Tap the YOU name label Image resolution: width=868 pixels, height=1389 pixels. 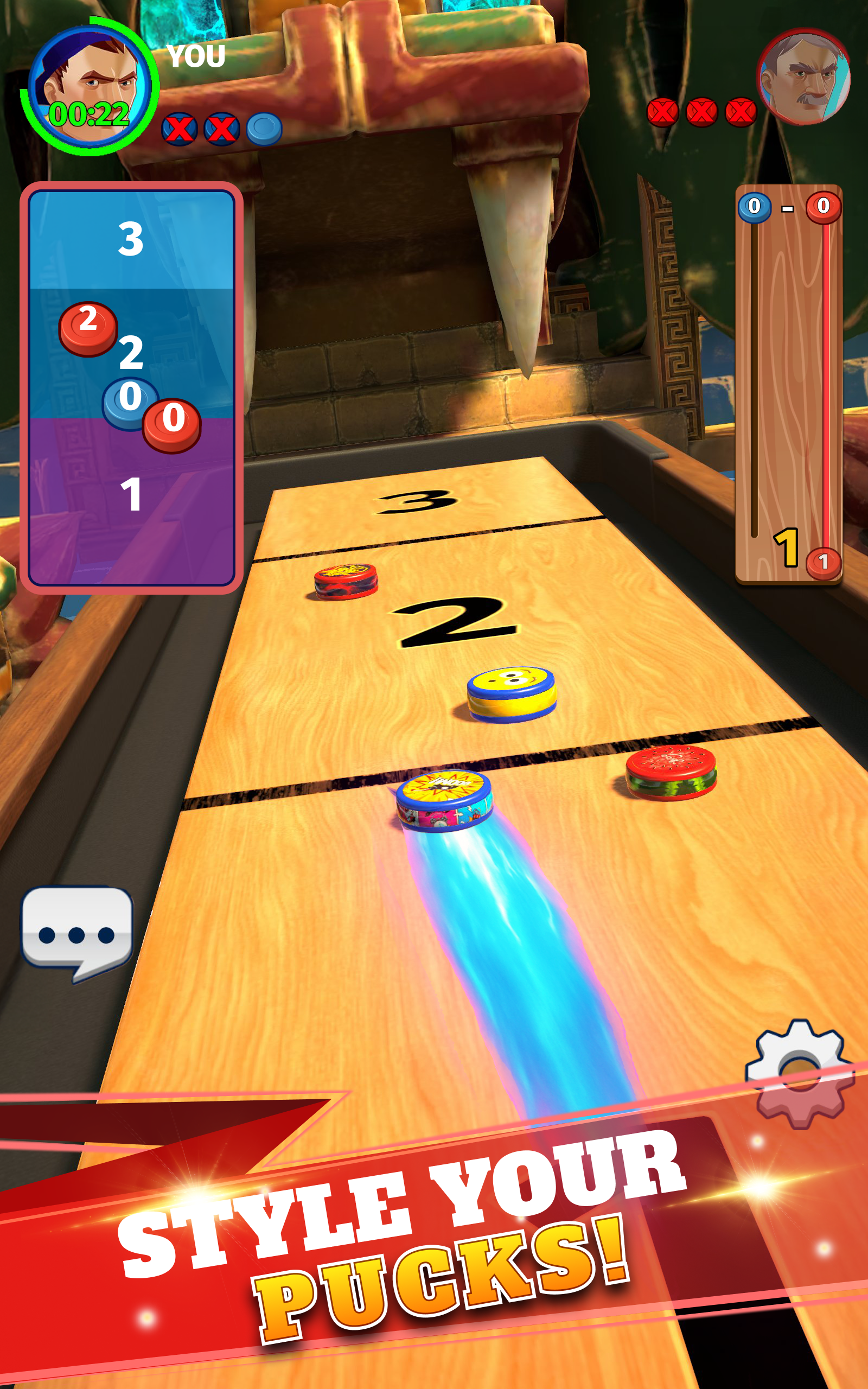tap(195, 56)
